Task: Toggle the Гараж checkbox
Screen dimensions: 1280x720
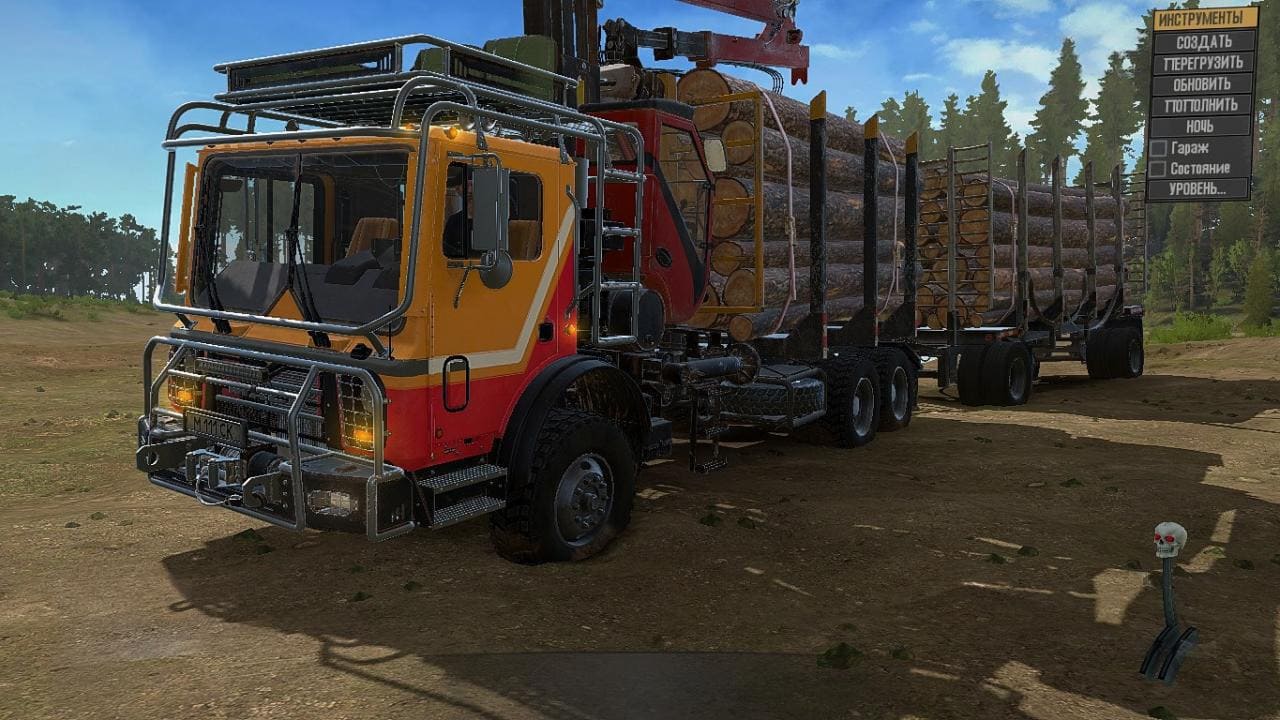Action: pyautogui.click(x=1159, y=148)
